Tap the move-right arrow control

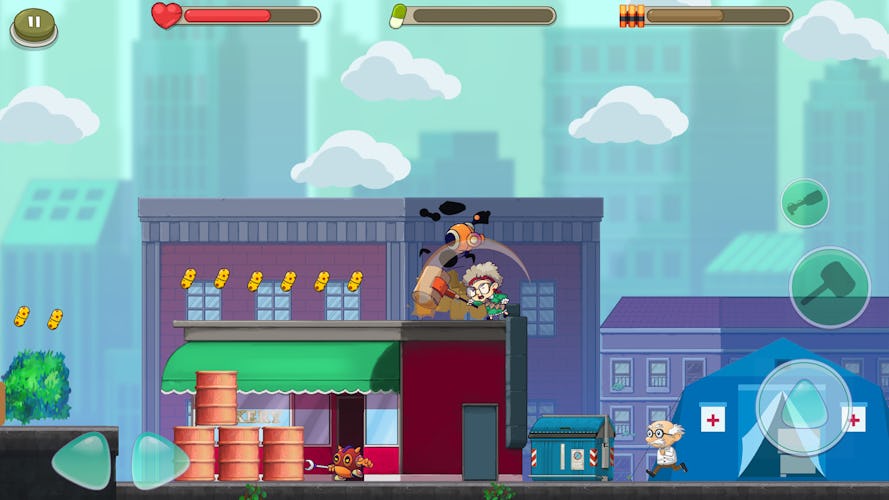point(160,461)
